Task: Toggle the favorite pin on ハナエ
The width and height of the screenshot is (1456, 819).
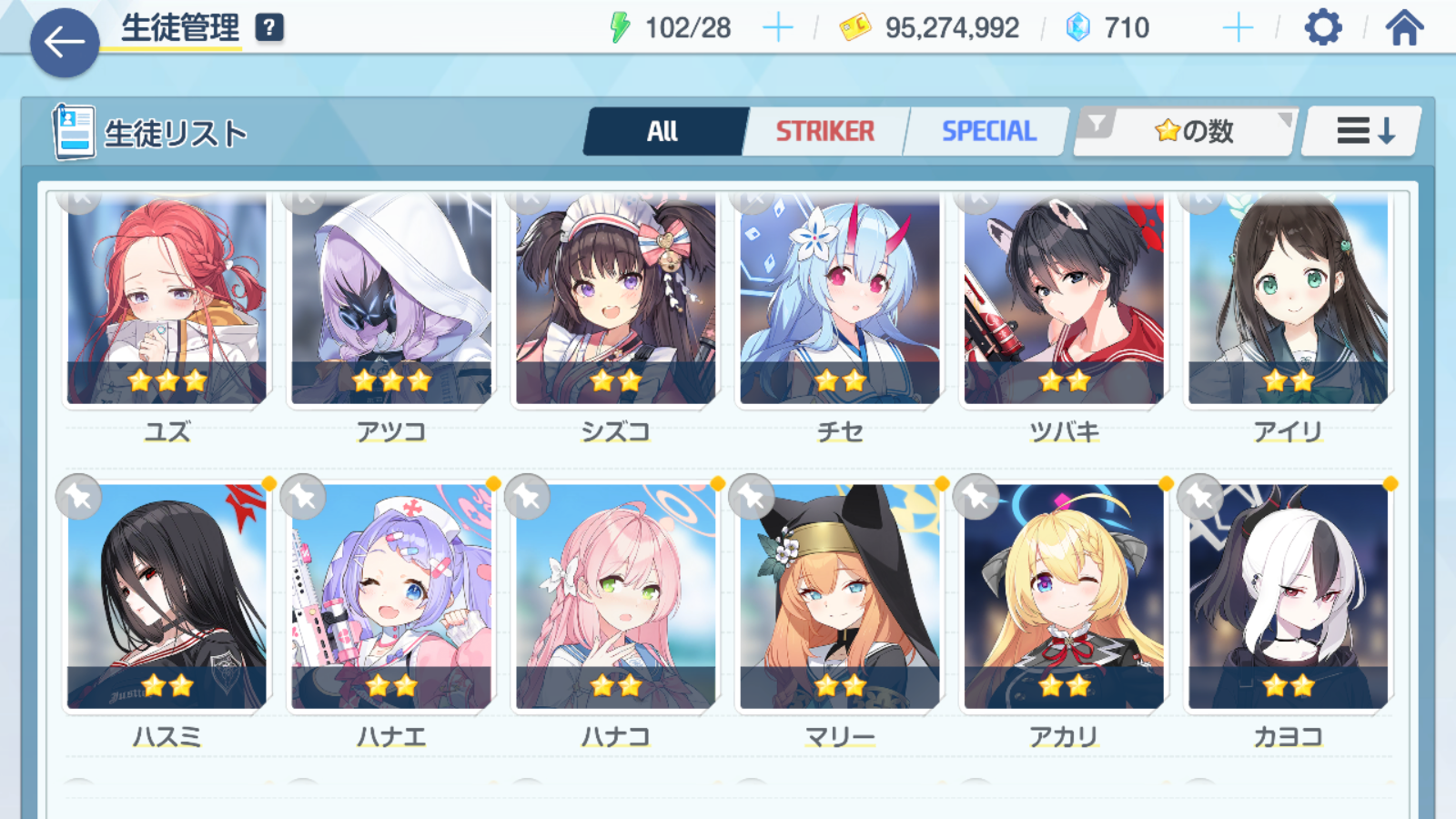Action: tap(303, 497)
